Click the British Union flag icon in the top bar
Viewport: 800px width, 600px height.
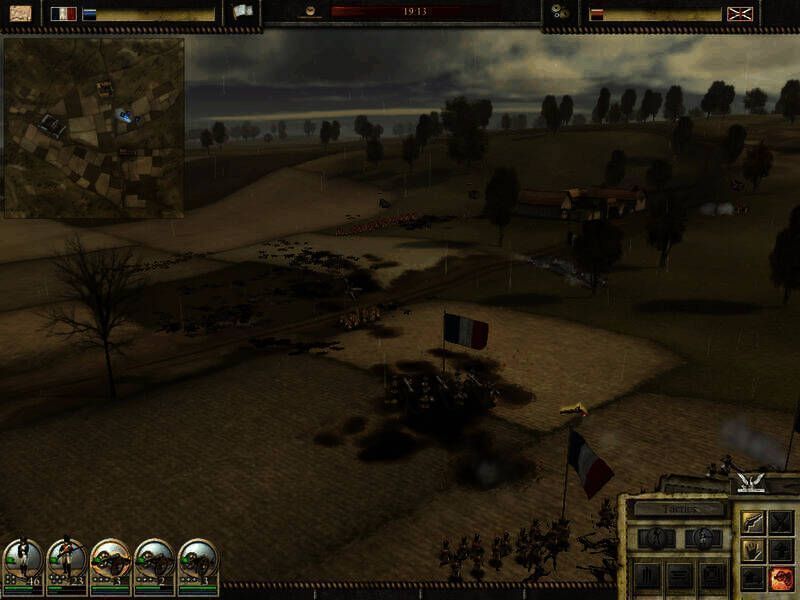(741, 14)
